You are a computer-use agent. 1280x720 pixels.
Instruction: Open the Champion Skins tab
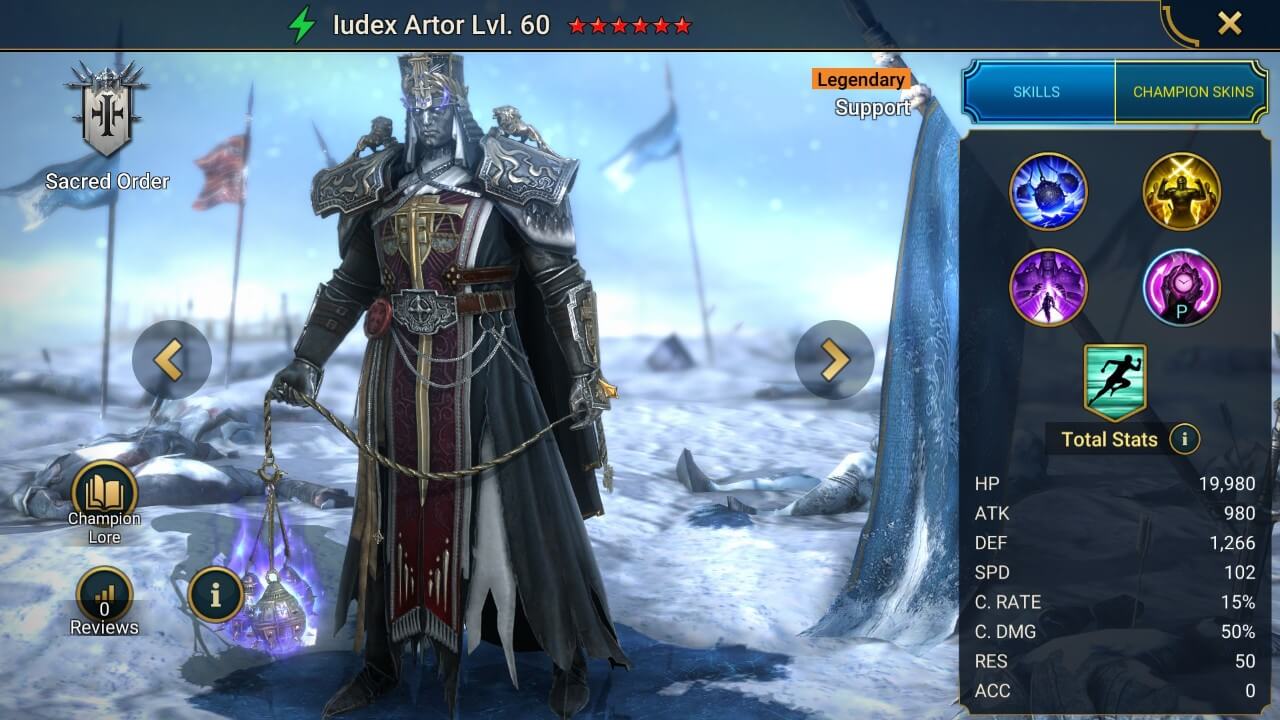(1194, 91)
